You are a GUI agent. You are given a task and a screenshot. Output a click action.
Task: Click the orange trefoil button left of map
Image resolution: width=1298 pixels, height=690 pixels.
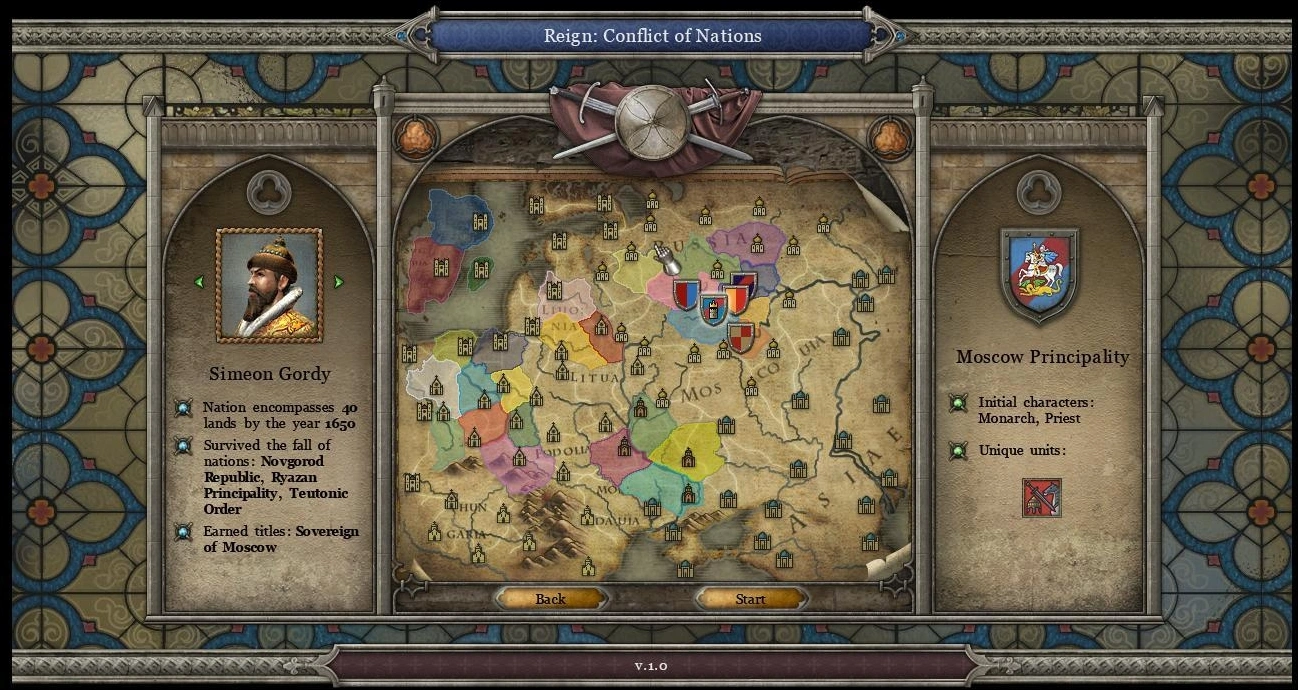coord(415,138)
